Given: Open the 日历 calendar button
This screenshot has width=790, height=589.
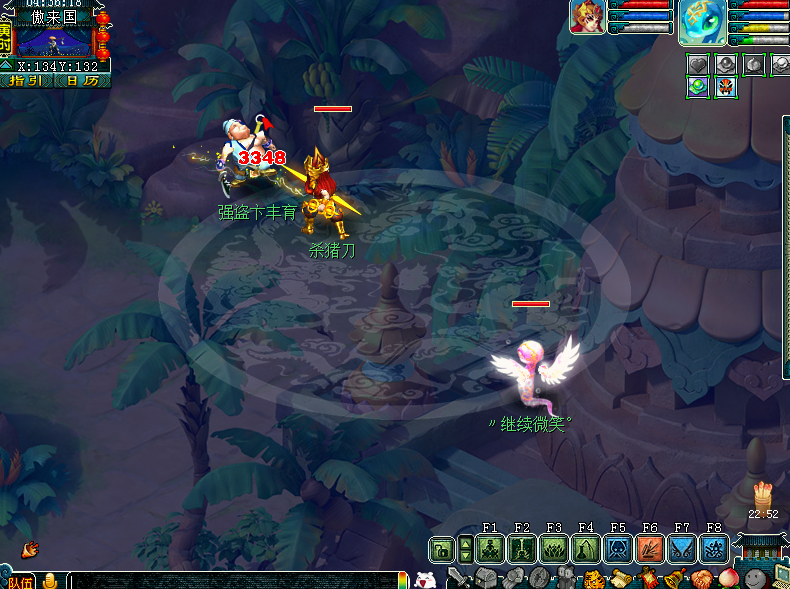Looking at the screenshot, I should coord(82,80).
